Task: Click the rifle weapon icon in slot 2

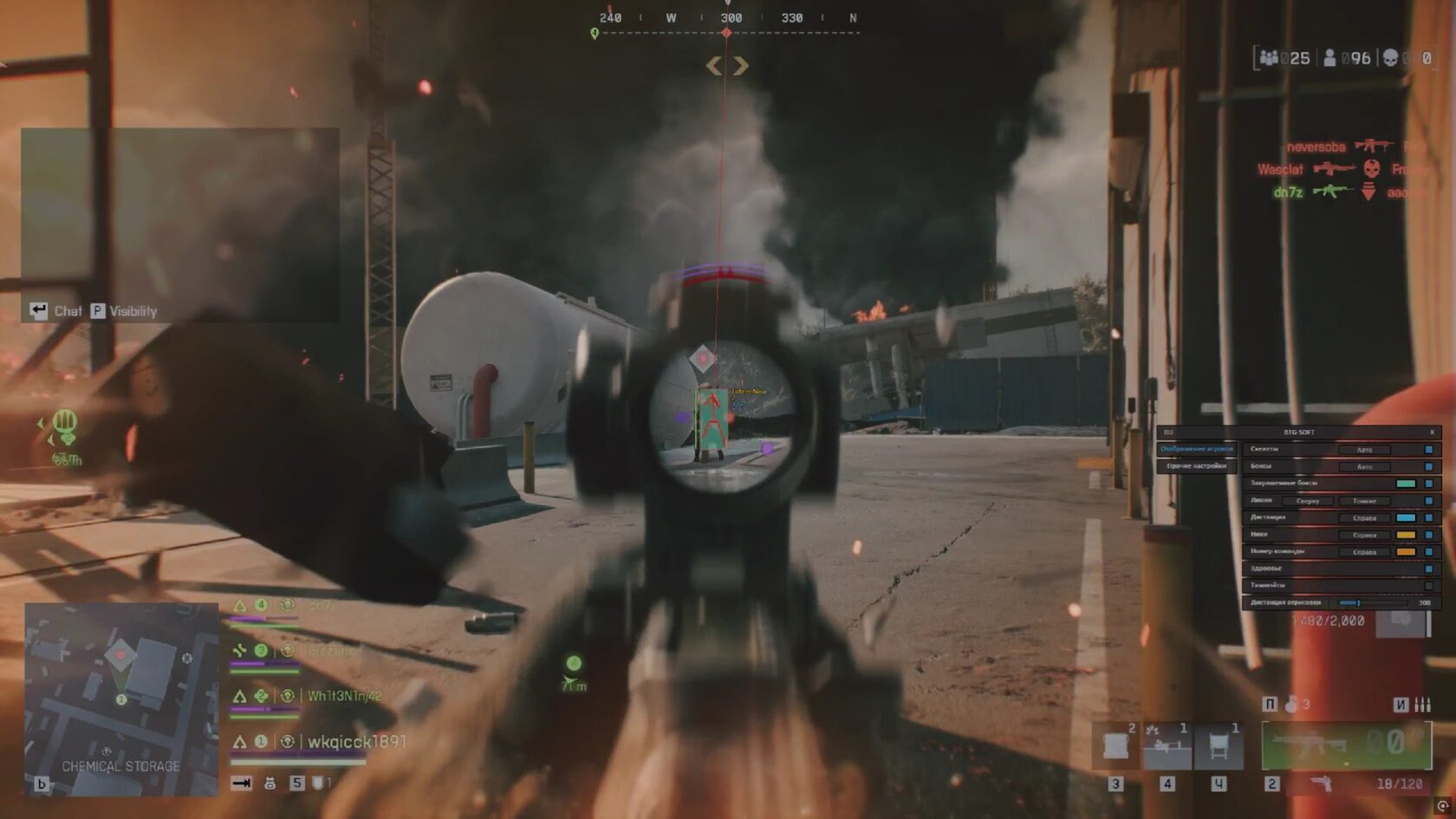Action: [x=1309, y=744]
